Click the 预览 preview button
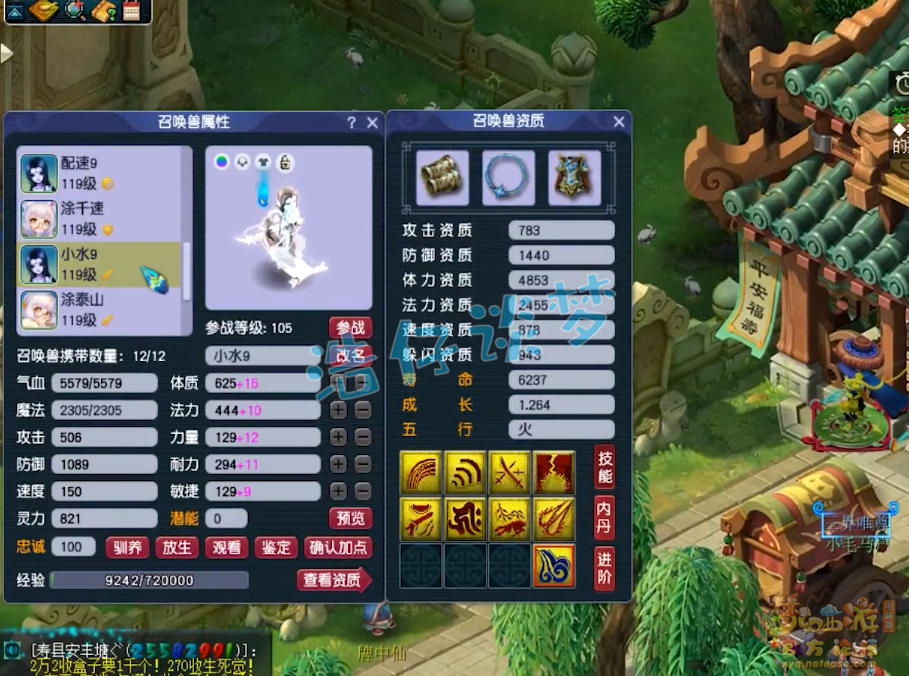 pos(350,518)
